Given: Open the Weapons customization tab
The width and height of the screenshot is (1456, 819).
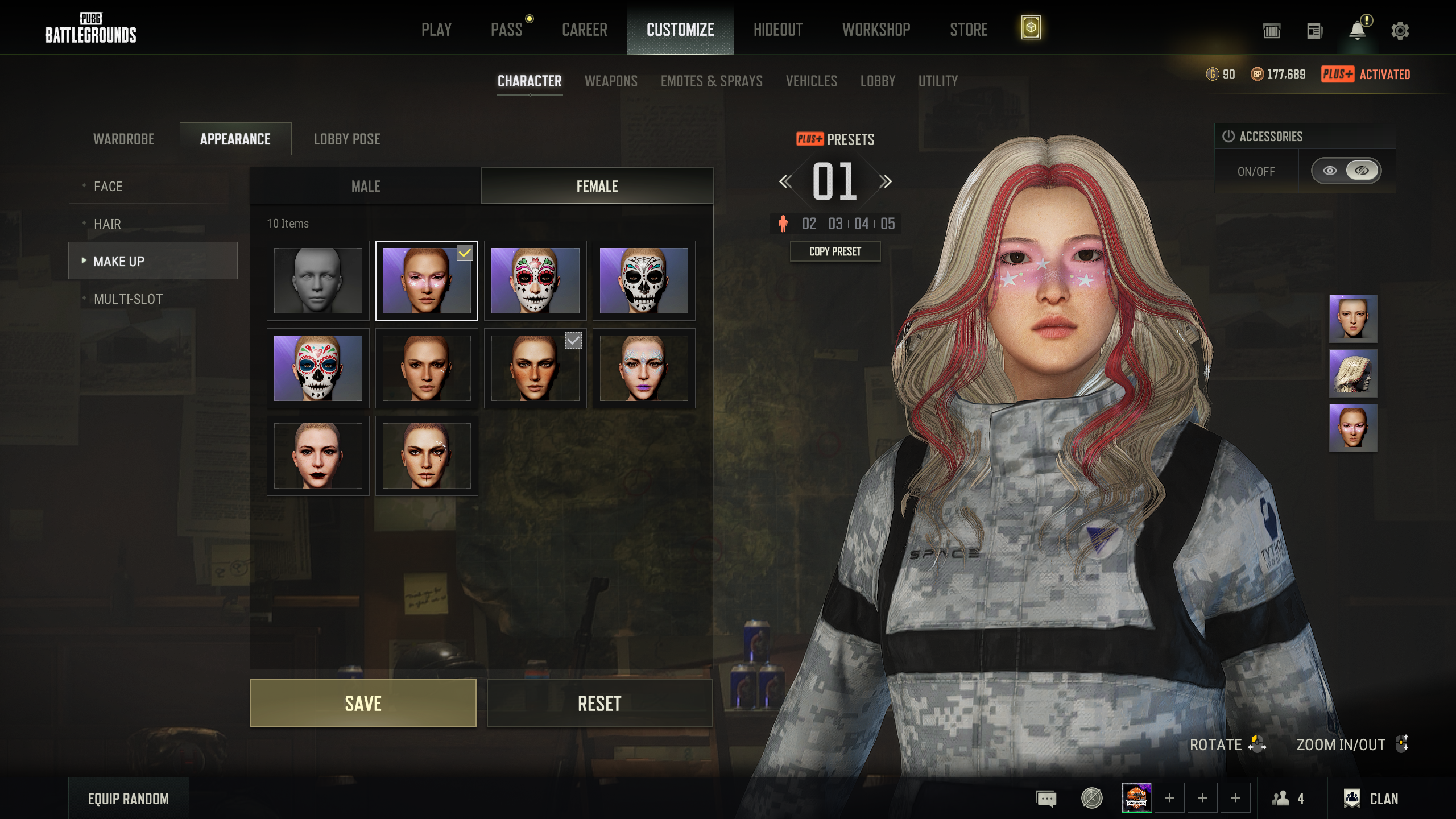Looking at the screenshot, I should (x=611, y=81).
